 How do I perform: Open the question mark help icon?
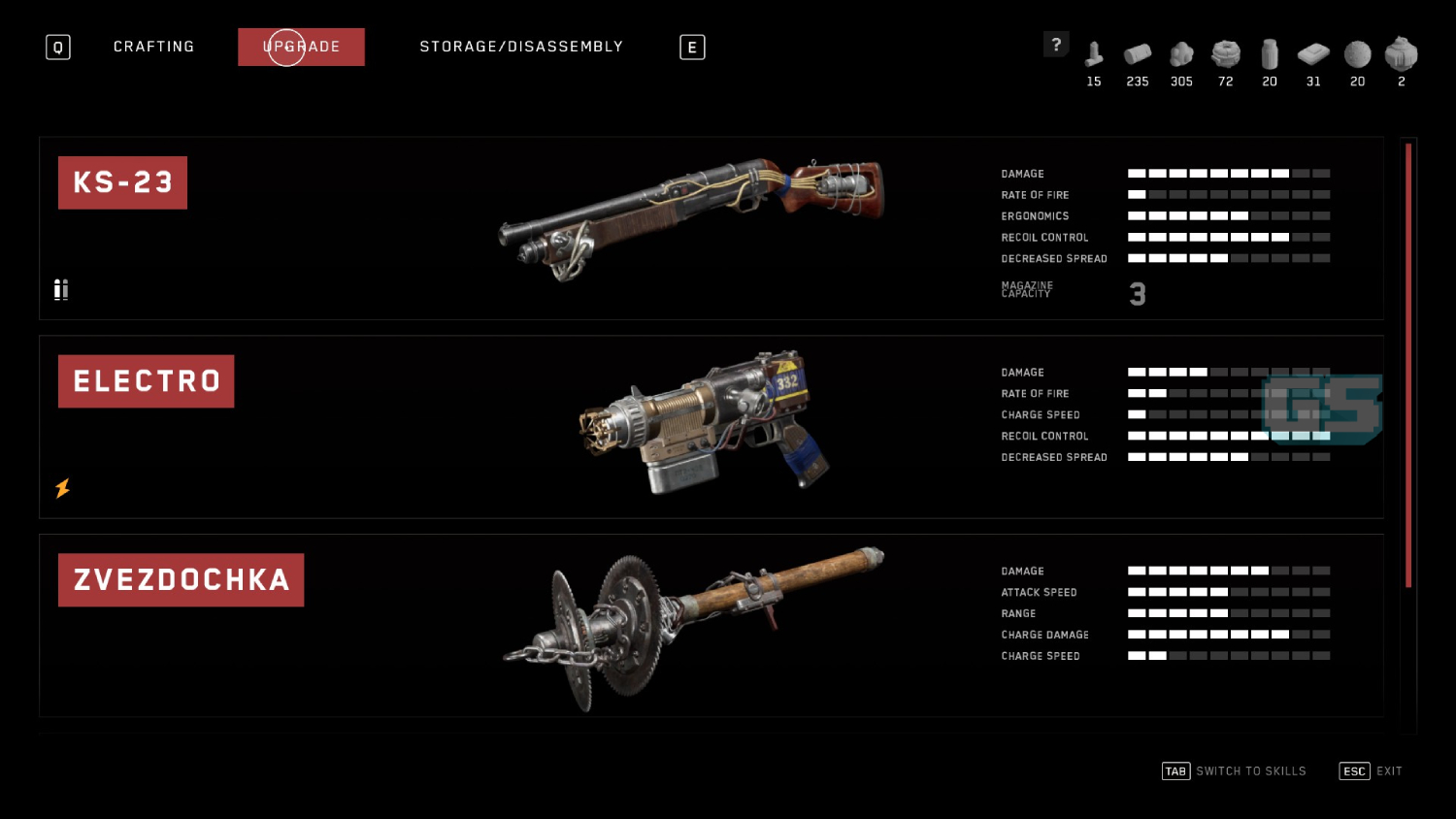[x=1056, y=45]
